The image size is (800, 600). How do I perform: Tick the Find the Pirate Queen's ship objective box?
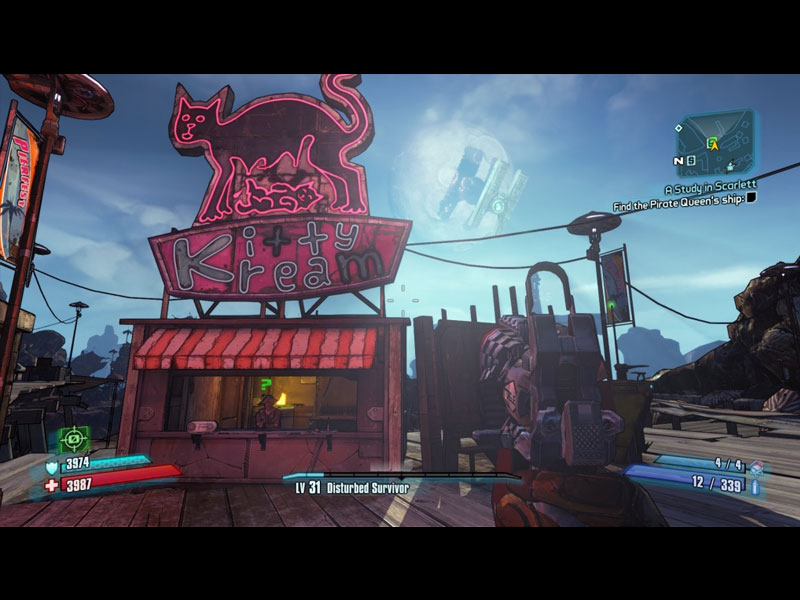coord(751,198)
